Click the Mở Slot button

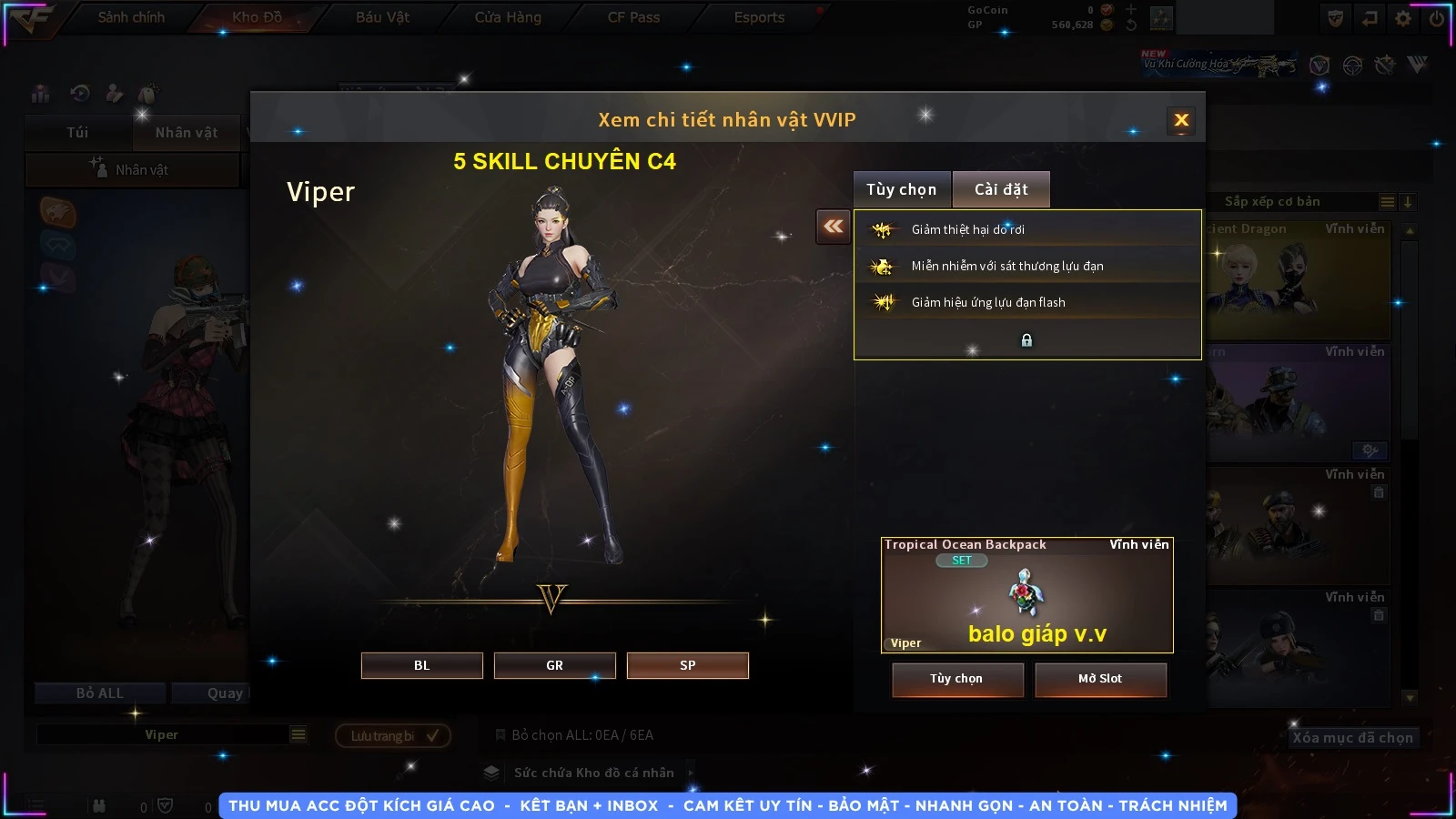pos(1099,679)
